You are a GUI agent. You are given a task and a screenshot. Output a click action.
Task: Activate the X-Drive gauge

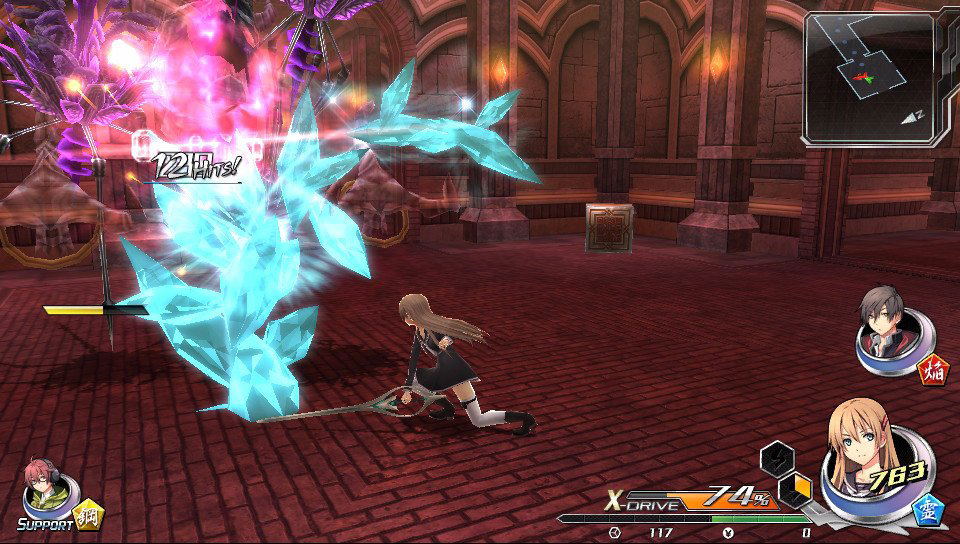point(690,499)
